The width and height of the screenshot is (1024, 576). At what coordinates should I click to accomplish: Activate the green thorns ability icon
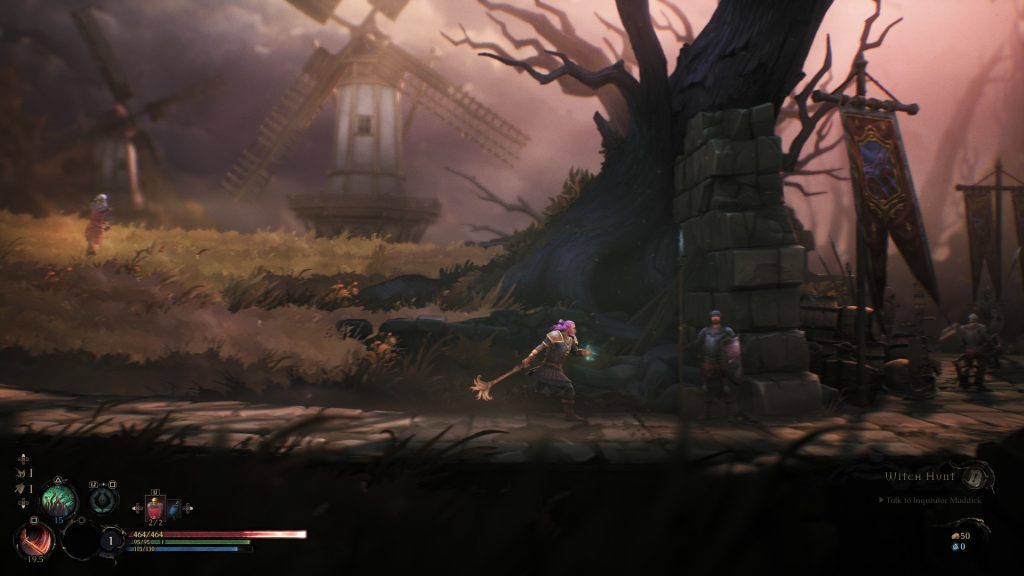click(58, 499)
